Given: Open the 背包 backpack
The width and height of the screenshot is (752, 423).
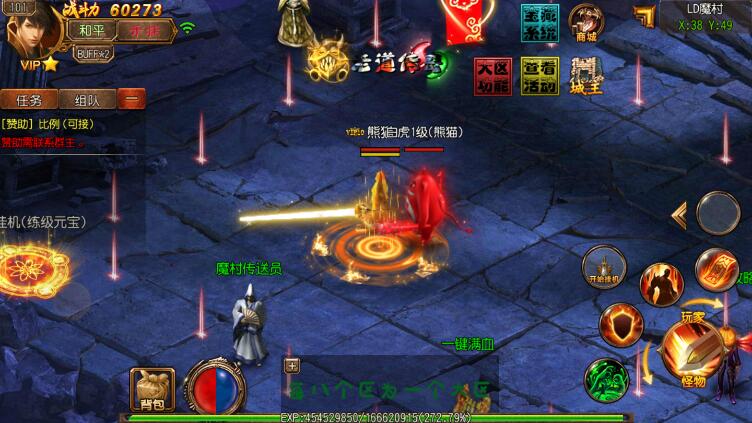Looking at the screenshot, I should click(152, 389).
